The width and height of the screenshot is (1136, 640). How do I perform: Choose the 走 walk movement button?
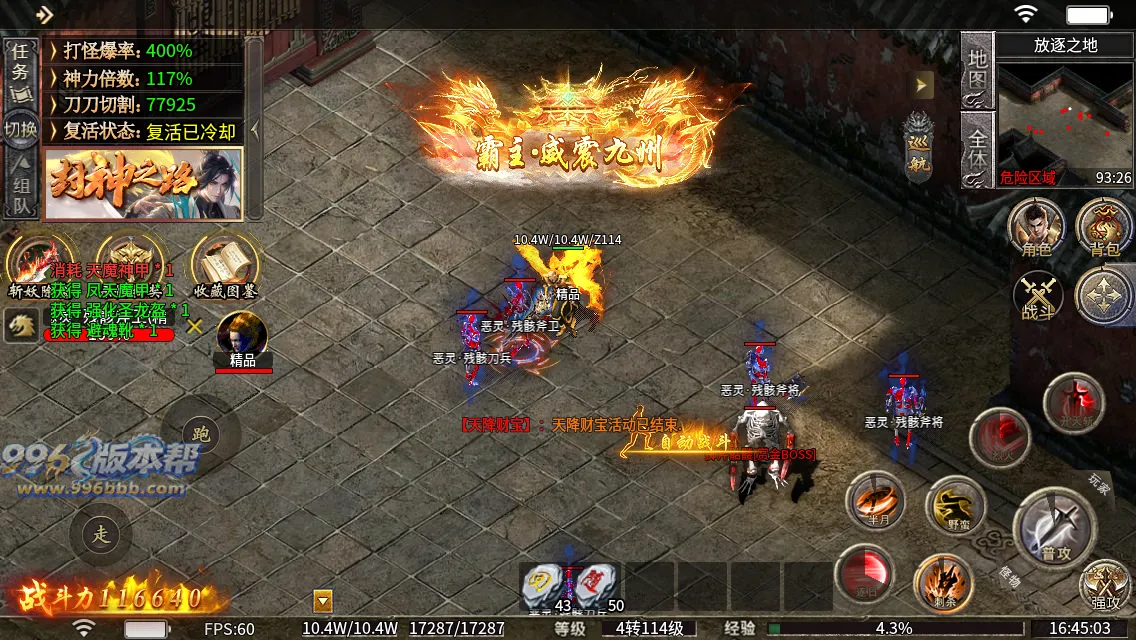coord(101,533)
